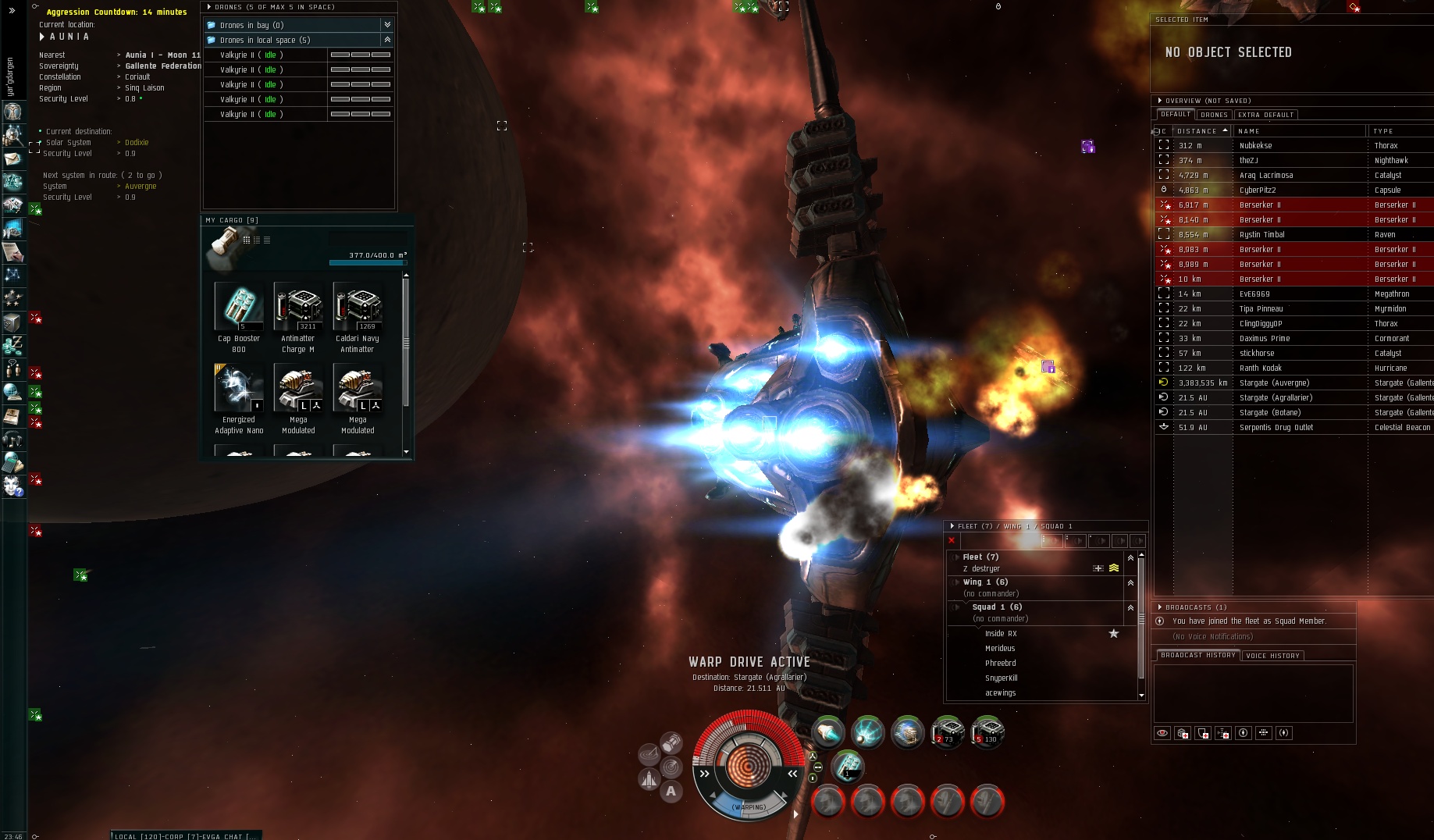
Task: Toggle the autopilot A button
Action: 671,792
